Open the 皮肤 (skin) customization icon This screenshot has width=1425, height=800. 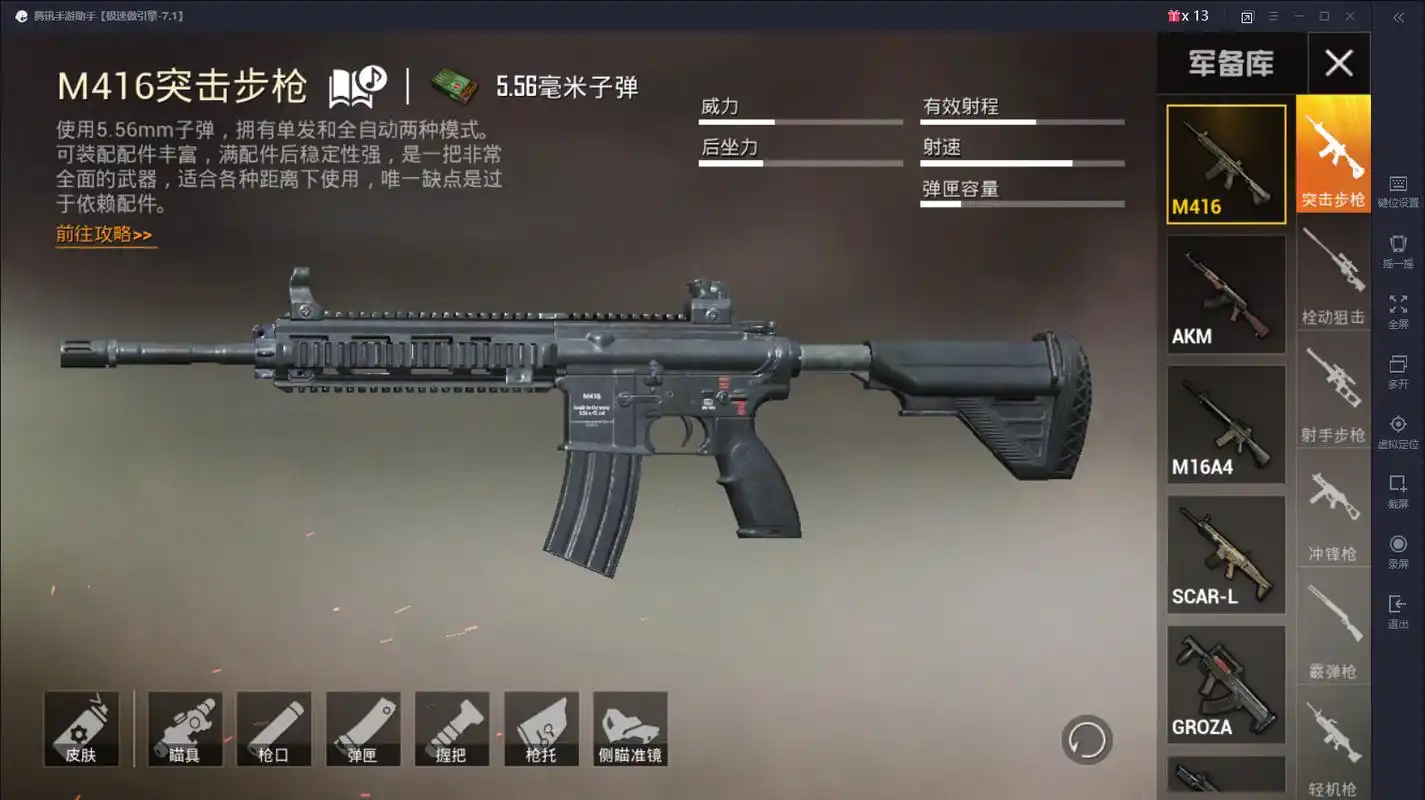(81, 728)
